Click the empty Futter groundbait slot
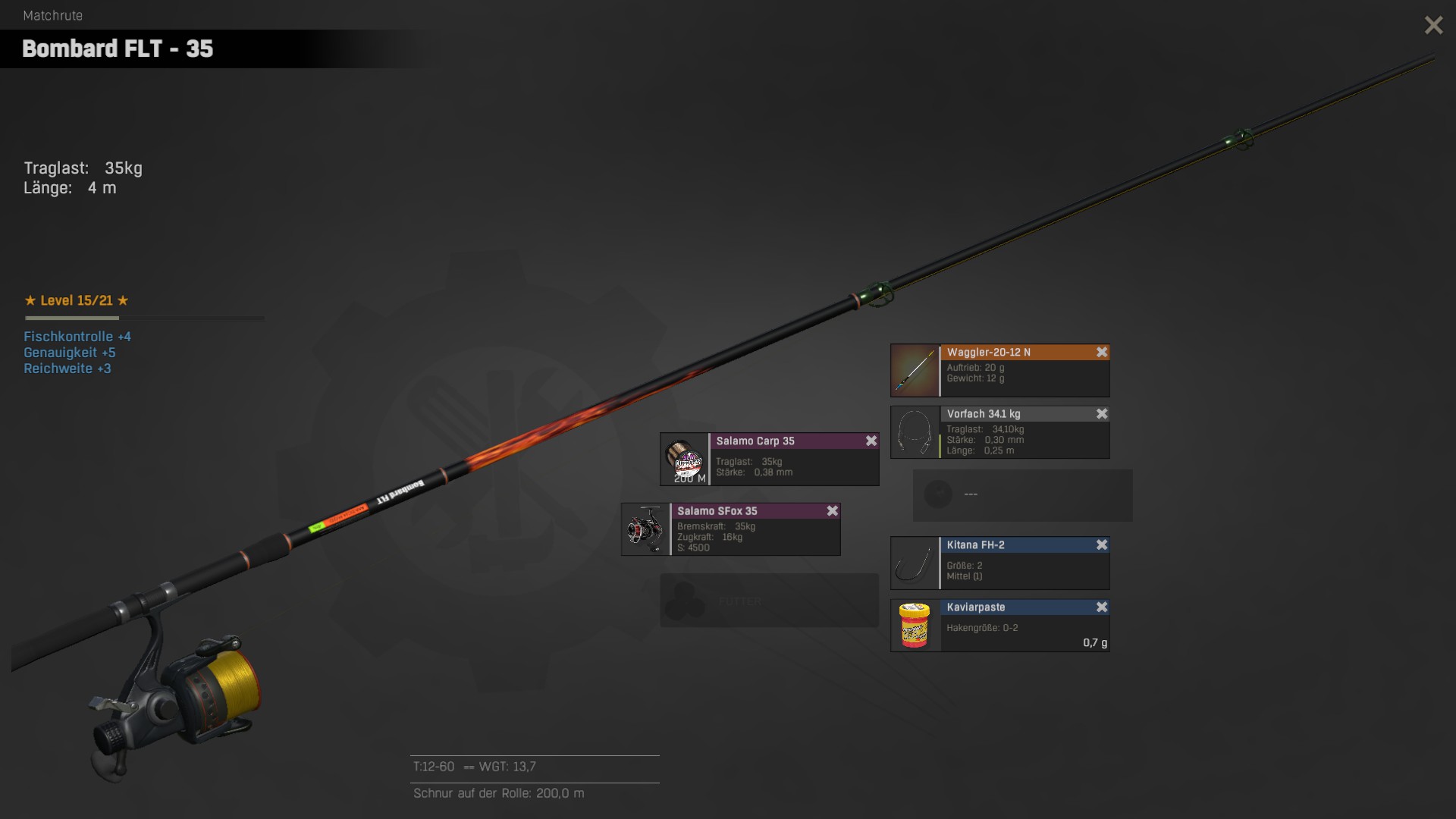The height and width of the screenshot is (819, 1456). point(769,601)
